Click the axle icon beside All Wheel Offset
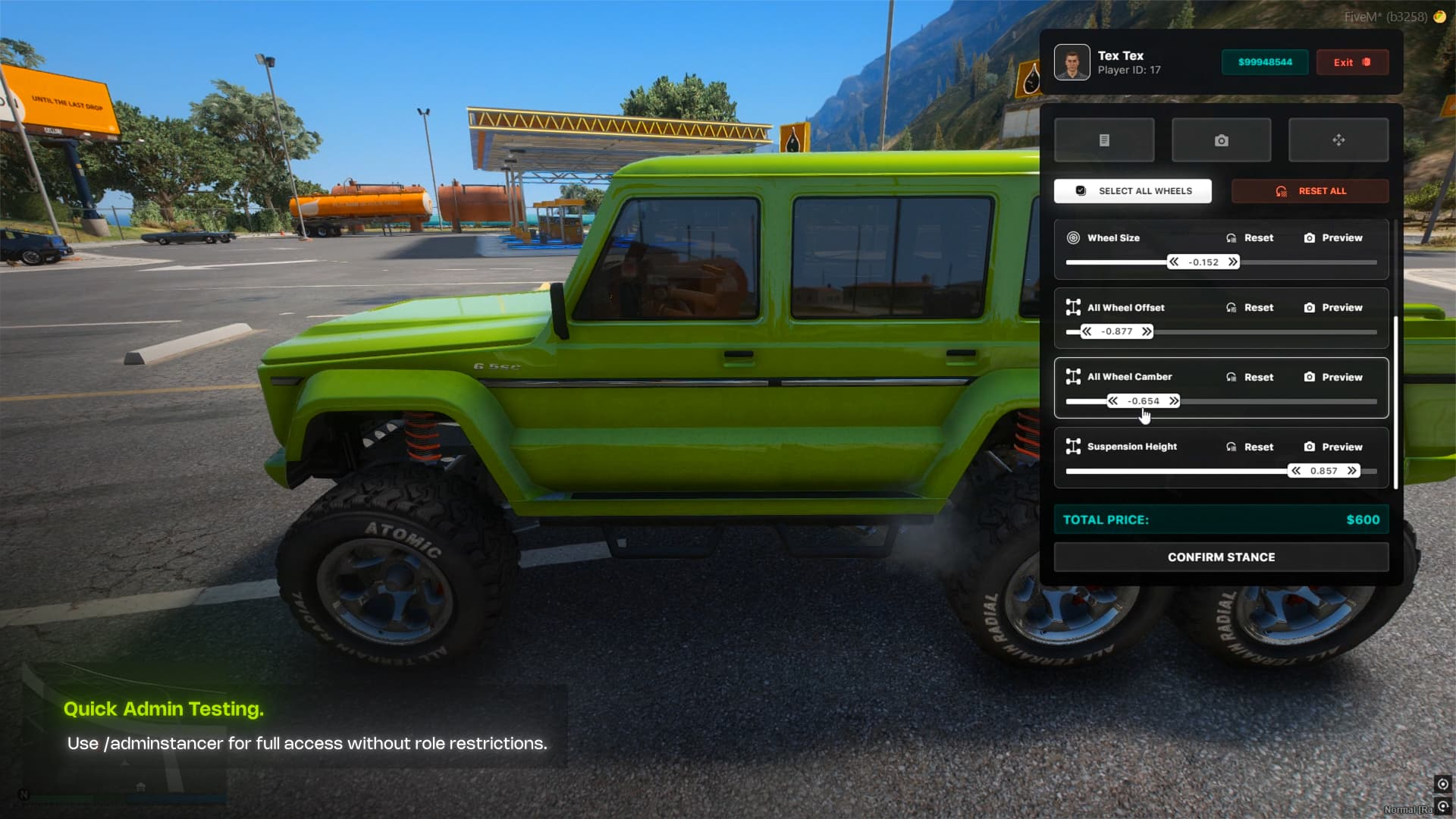 click(x=1072, y=307)
